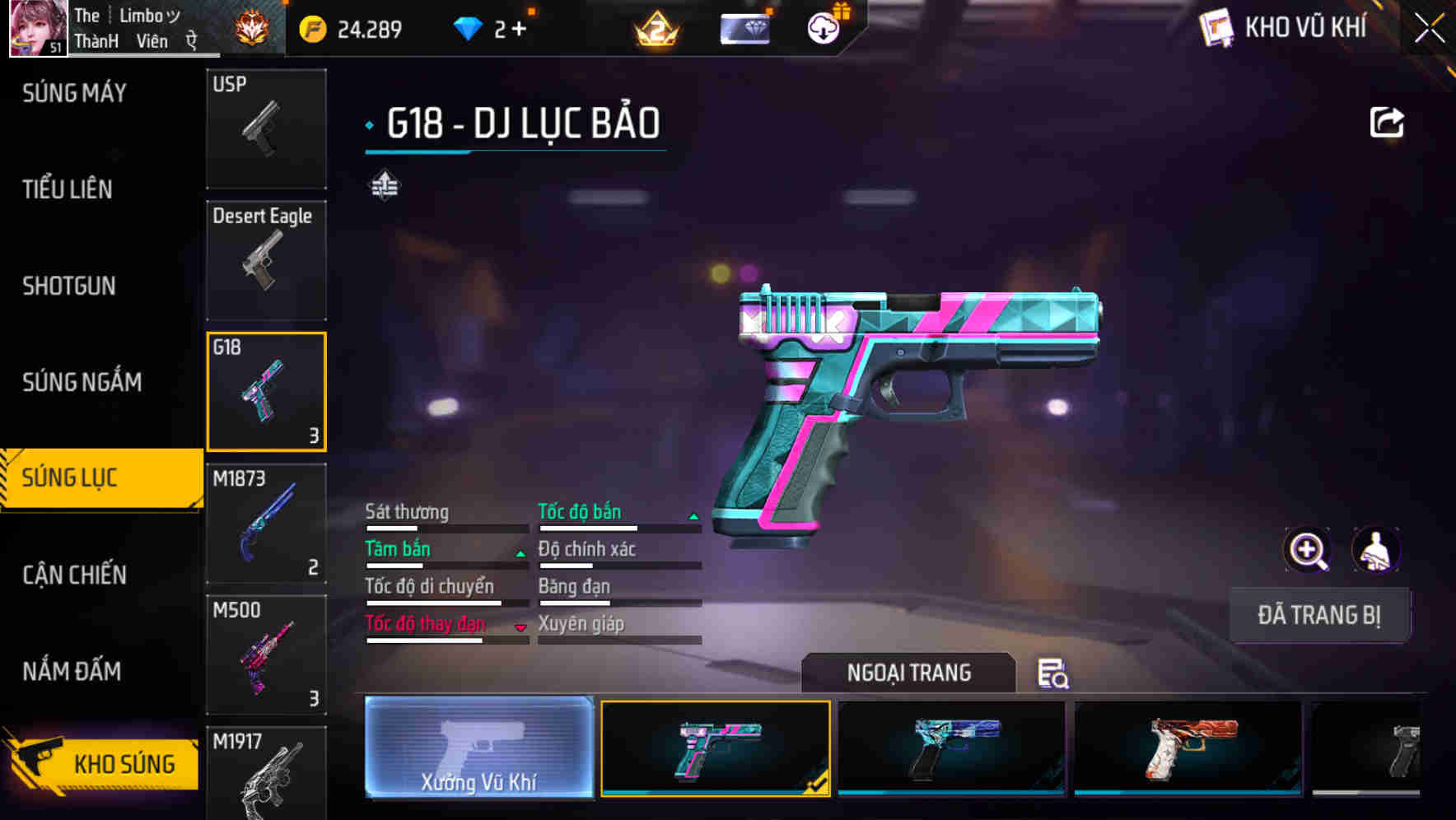This screenshot has height=820, width=1456.
Task: Select the USP pistol from the list
Action: coord(266,128)
